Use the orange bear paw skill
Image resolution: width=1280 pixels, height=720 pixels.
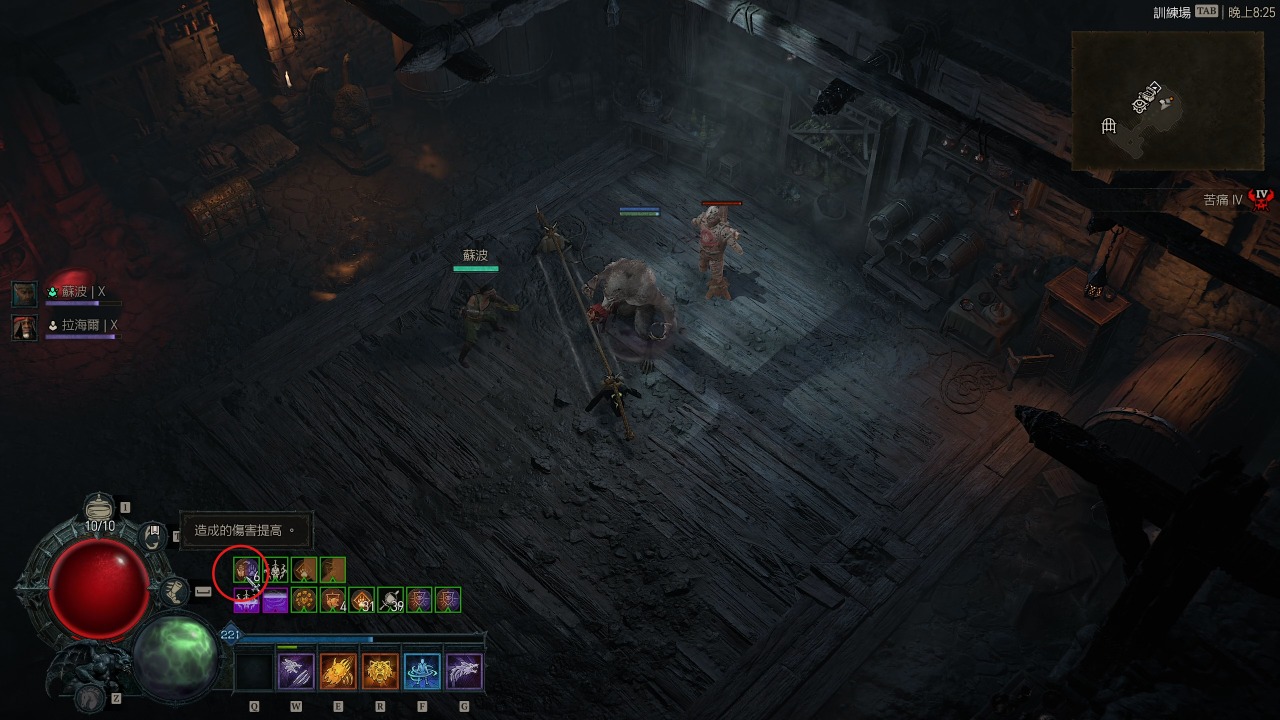[338, 671]
